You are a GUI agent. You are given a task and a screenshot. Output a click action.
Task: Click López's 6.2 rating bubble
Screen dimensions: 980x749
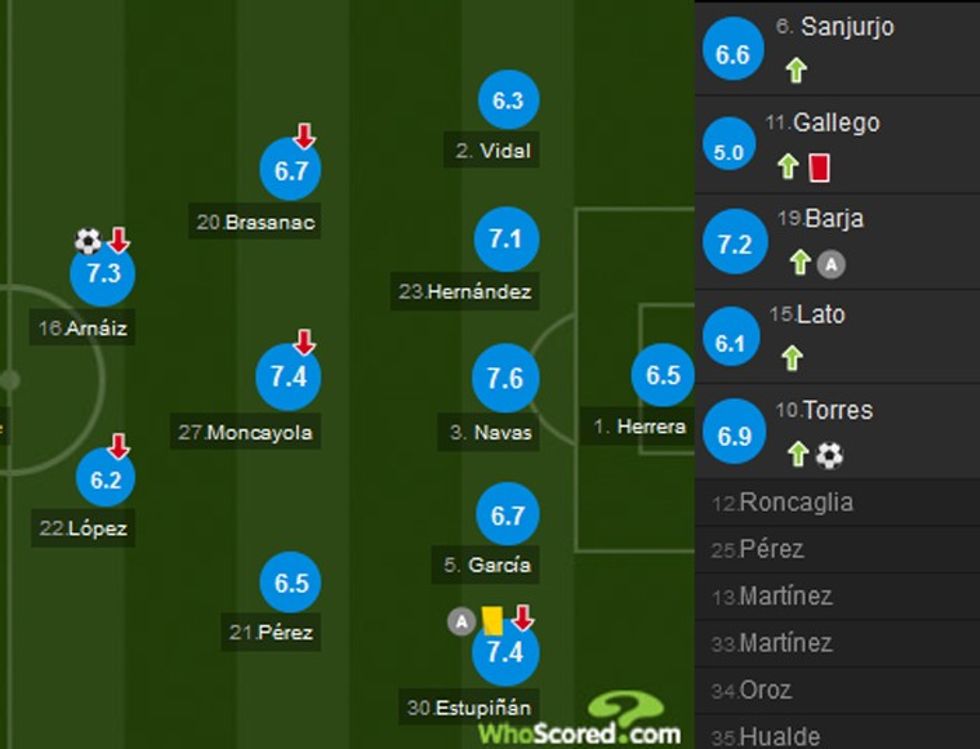pos(105,479)
